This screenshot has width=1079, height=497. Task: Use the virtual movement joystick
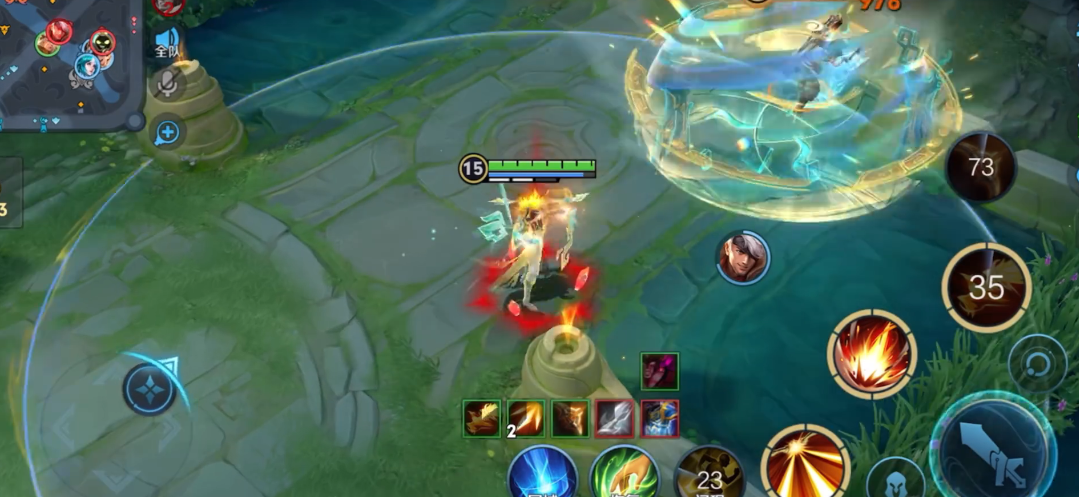149,389
